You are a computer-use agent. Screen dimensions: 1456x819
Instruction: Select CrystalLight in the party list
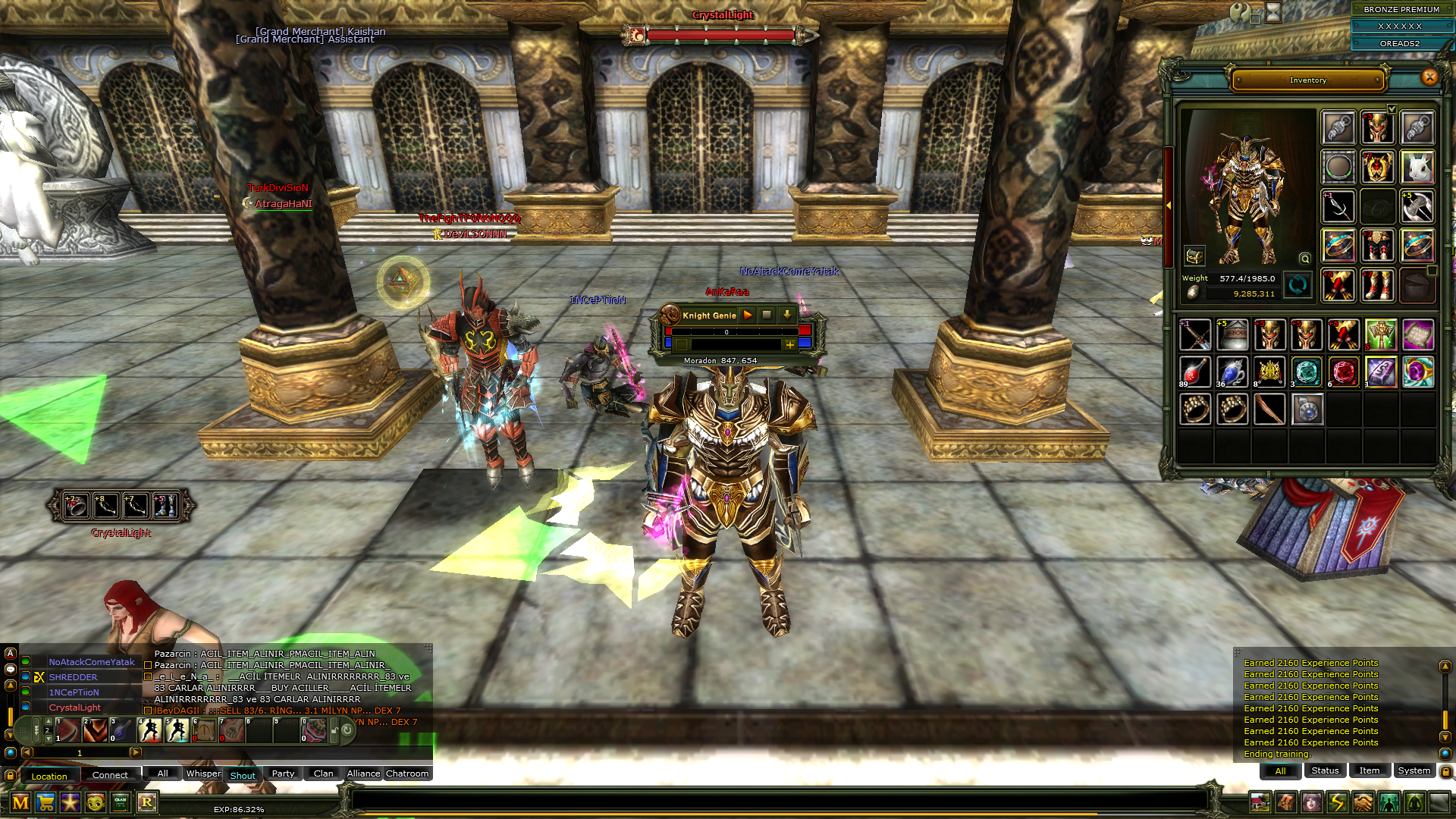pos(74,708)
